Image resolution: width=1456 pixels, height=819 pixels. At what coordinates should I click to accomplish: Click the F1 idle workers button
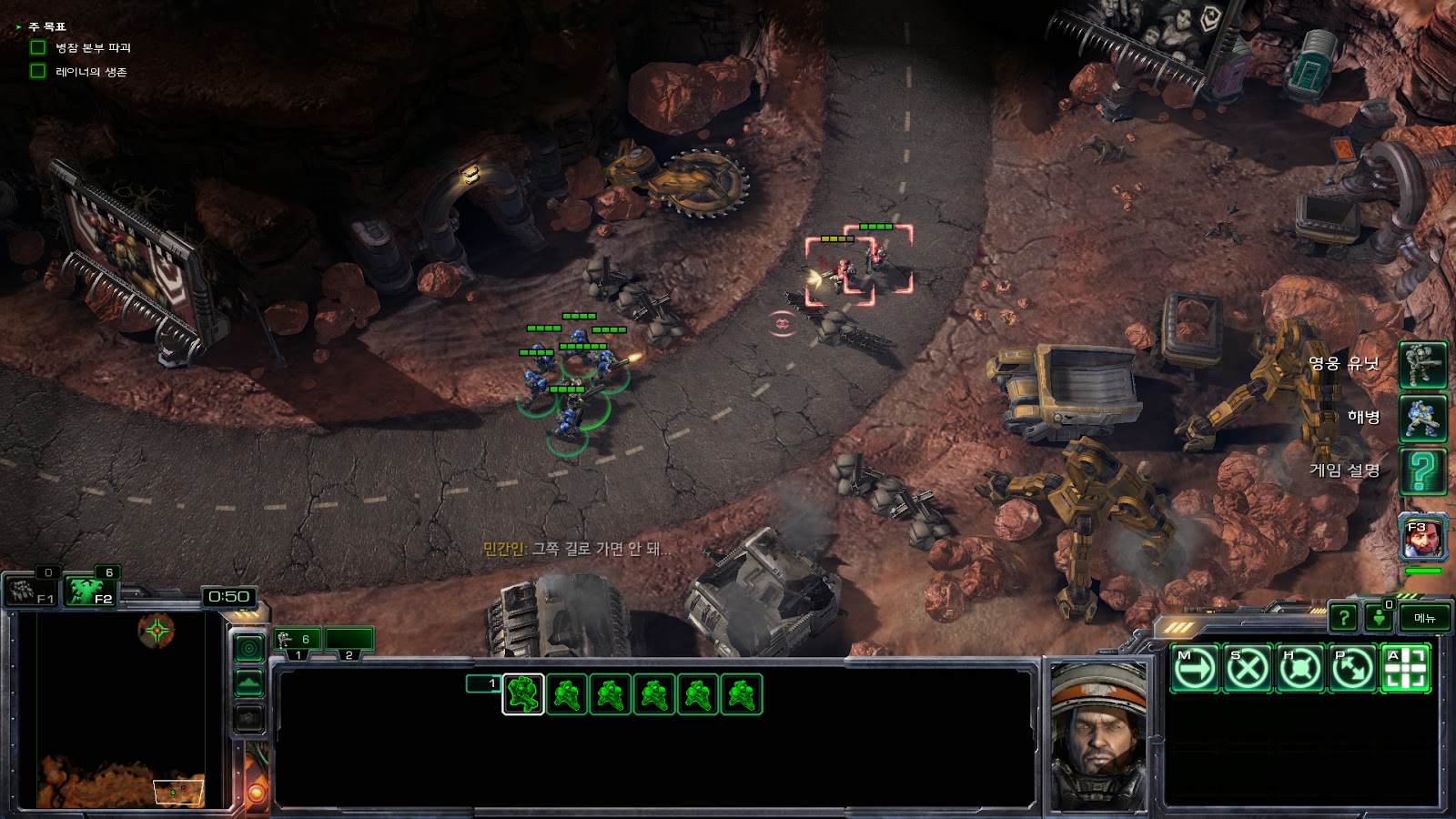[32, 590]
